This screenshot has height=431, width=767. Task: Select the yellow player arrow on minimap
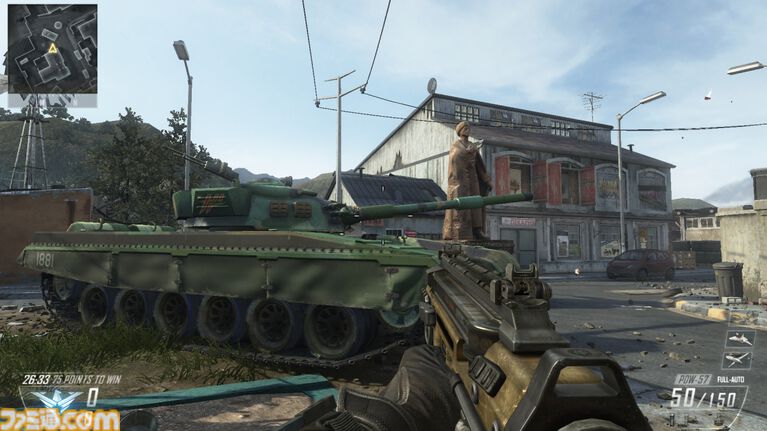tap(51, 47)
